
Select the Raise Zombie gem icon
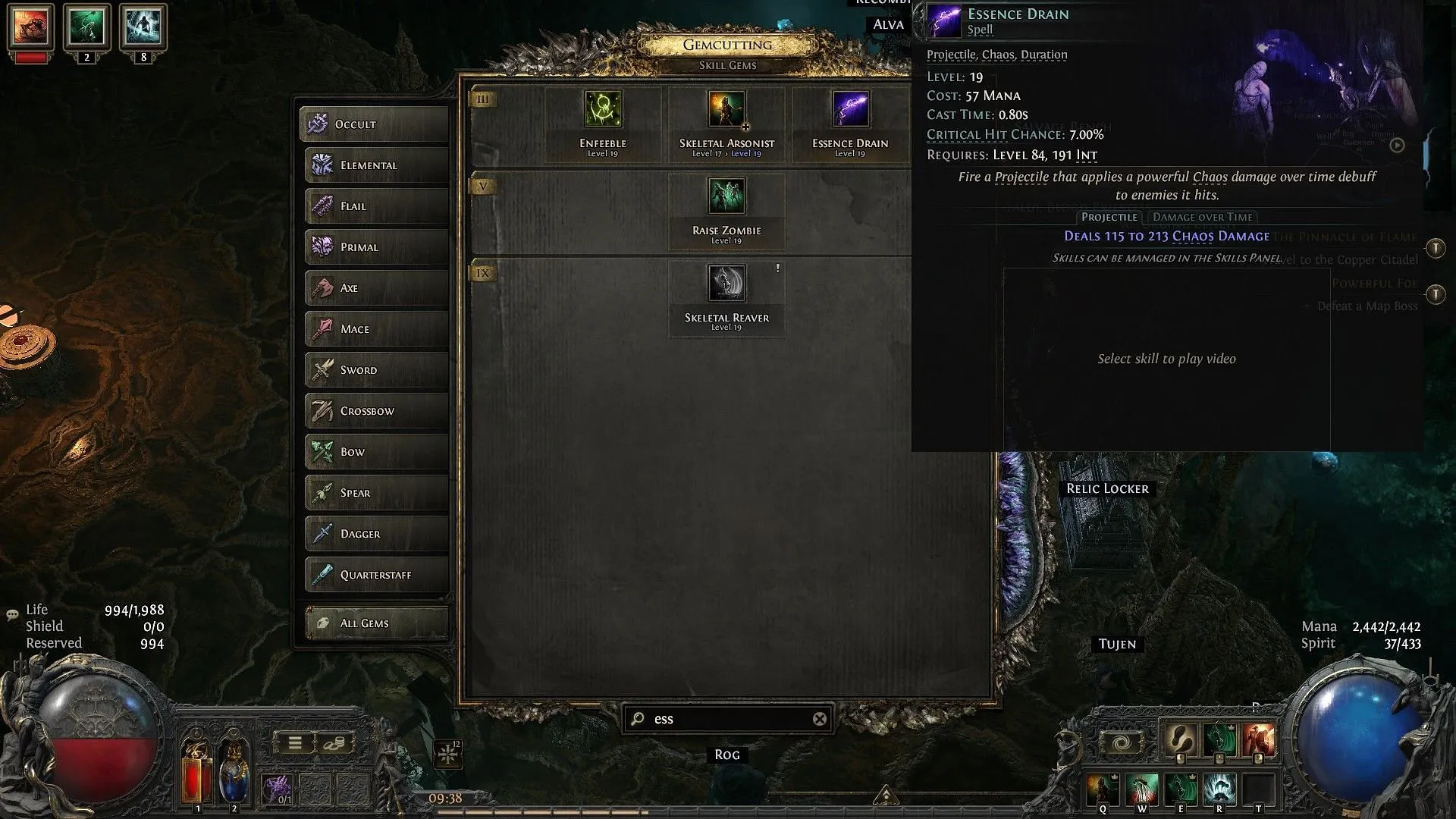pos(726,196)
